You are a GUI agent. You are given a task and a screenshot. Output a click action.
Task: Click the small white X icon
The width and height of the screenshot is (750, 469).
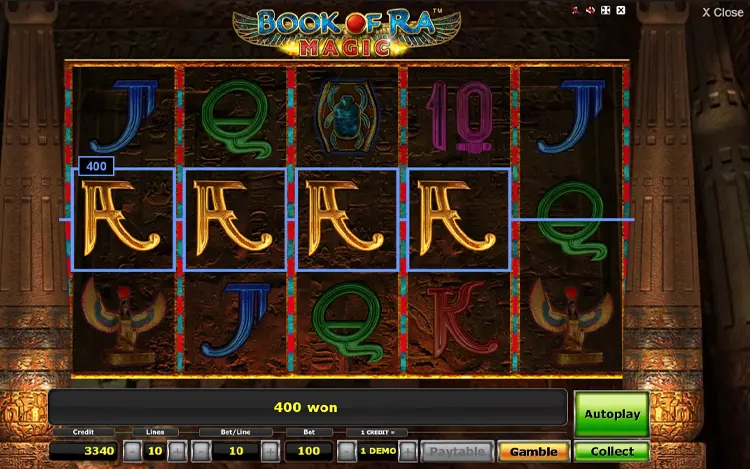(620, 10)
